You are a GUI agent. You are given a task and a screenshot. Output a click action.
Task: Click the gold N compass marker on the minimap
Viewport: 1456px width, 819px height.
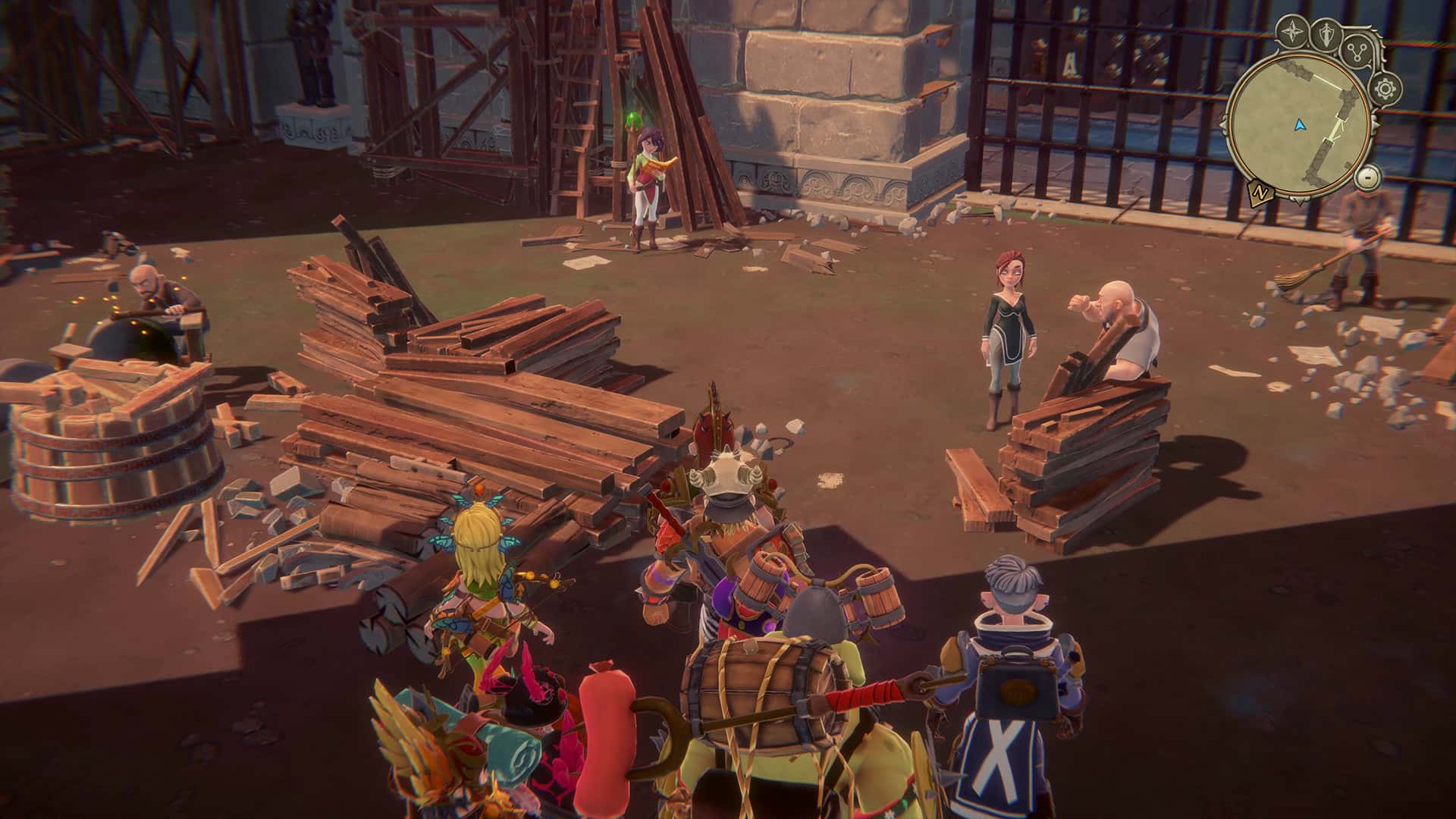click(x=1261, y=192)
